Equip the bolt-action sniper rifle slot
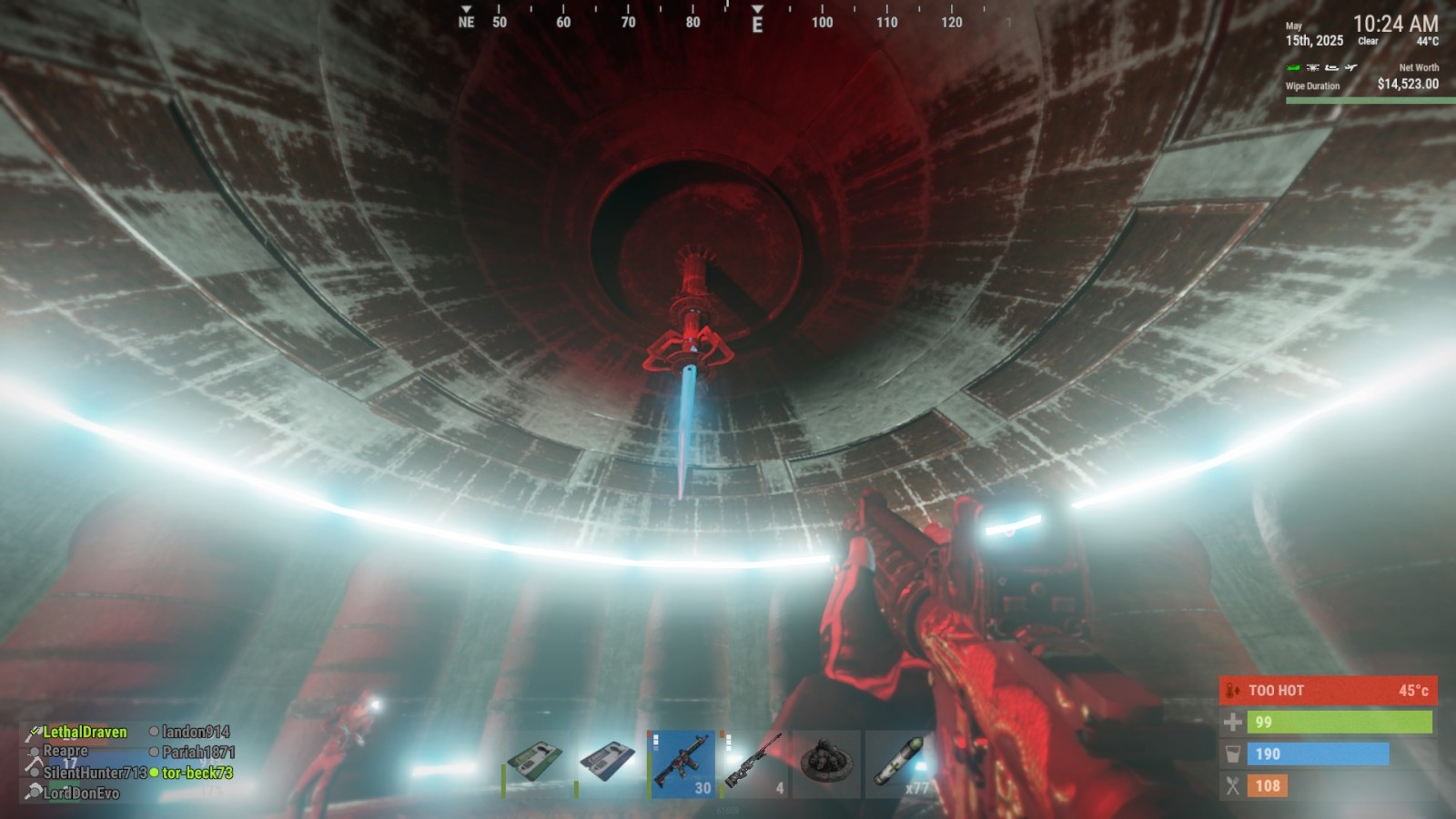Viewport: 1456px width, 819px height. (753, 763)
